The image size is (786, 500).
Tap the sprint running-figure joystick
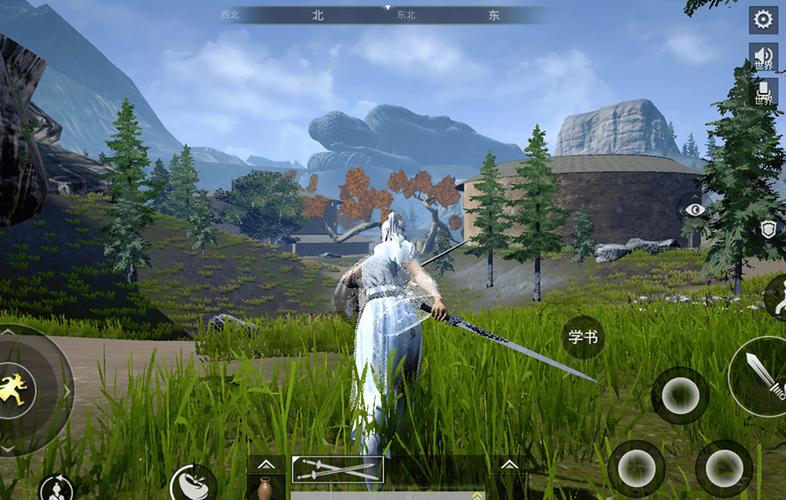18,388
